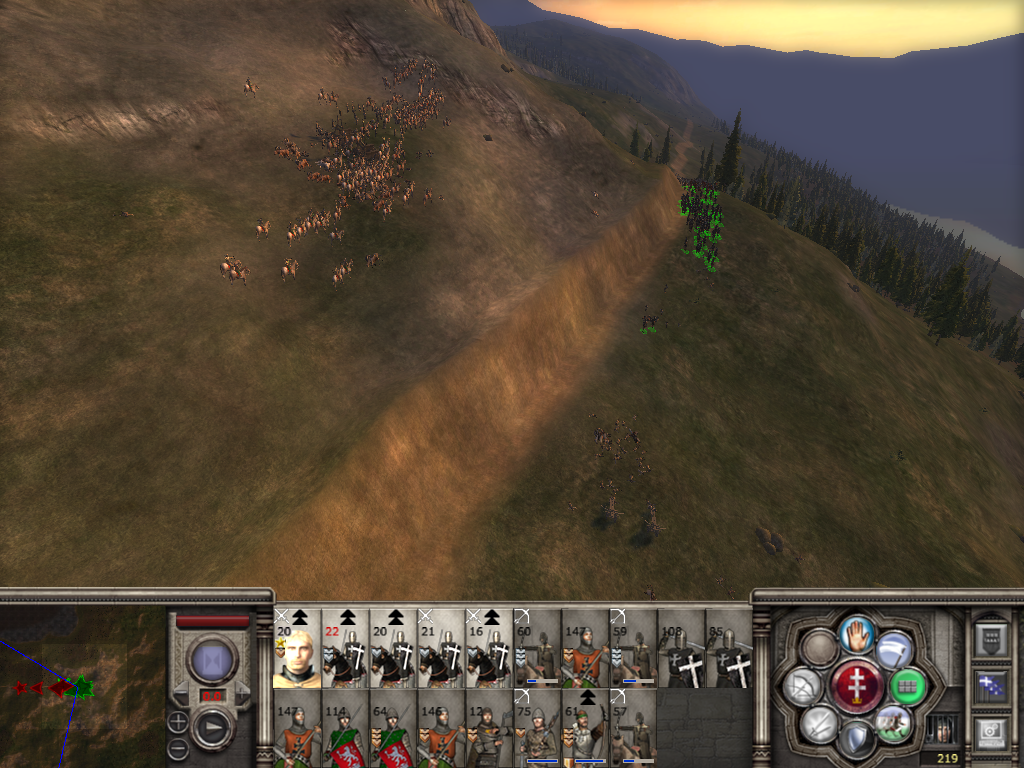Select the cavalry unit card showing 22 men
1024x768 pixels.
[x=346, y=649]
